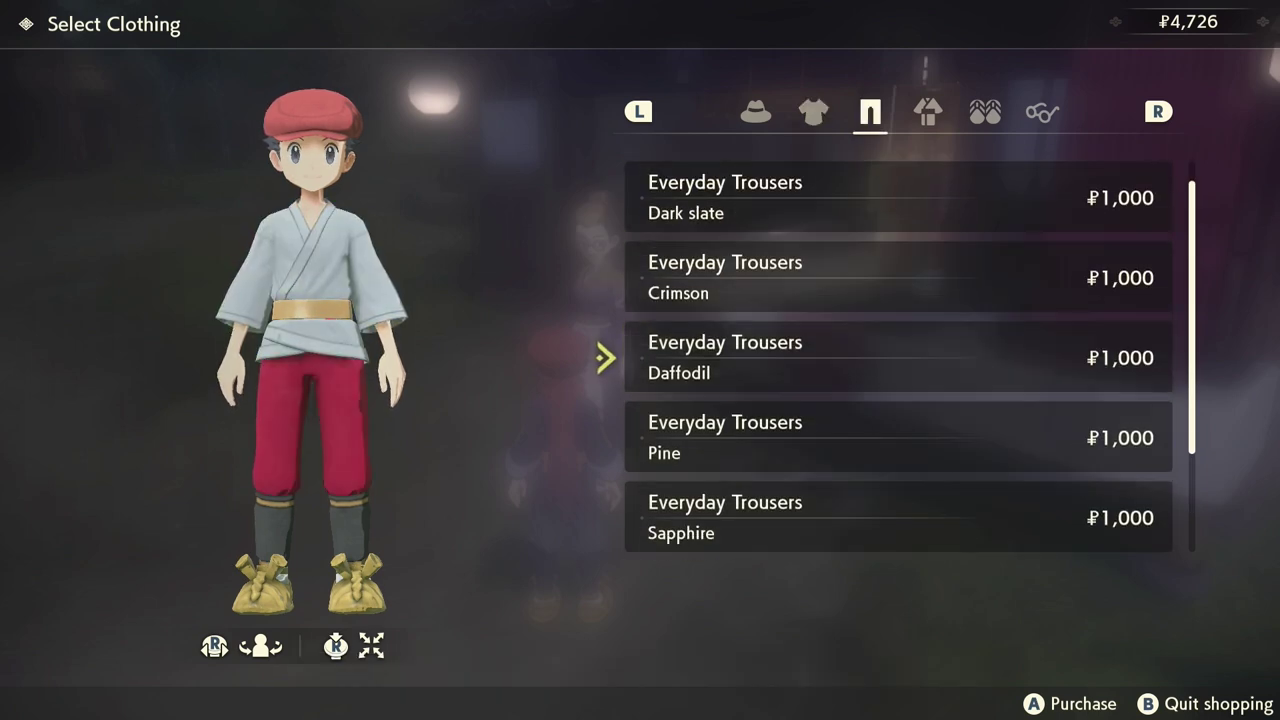Show the eyewear glasses tab

pos(1042,112)
